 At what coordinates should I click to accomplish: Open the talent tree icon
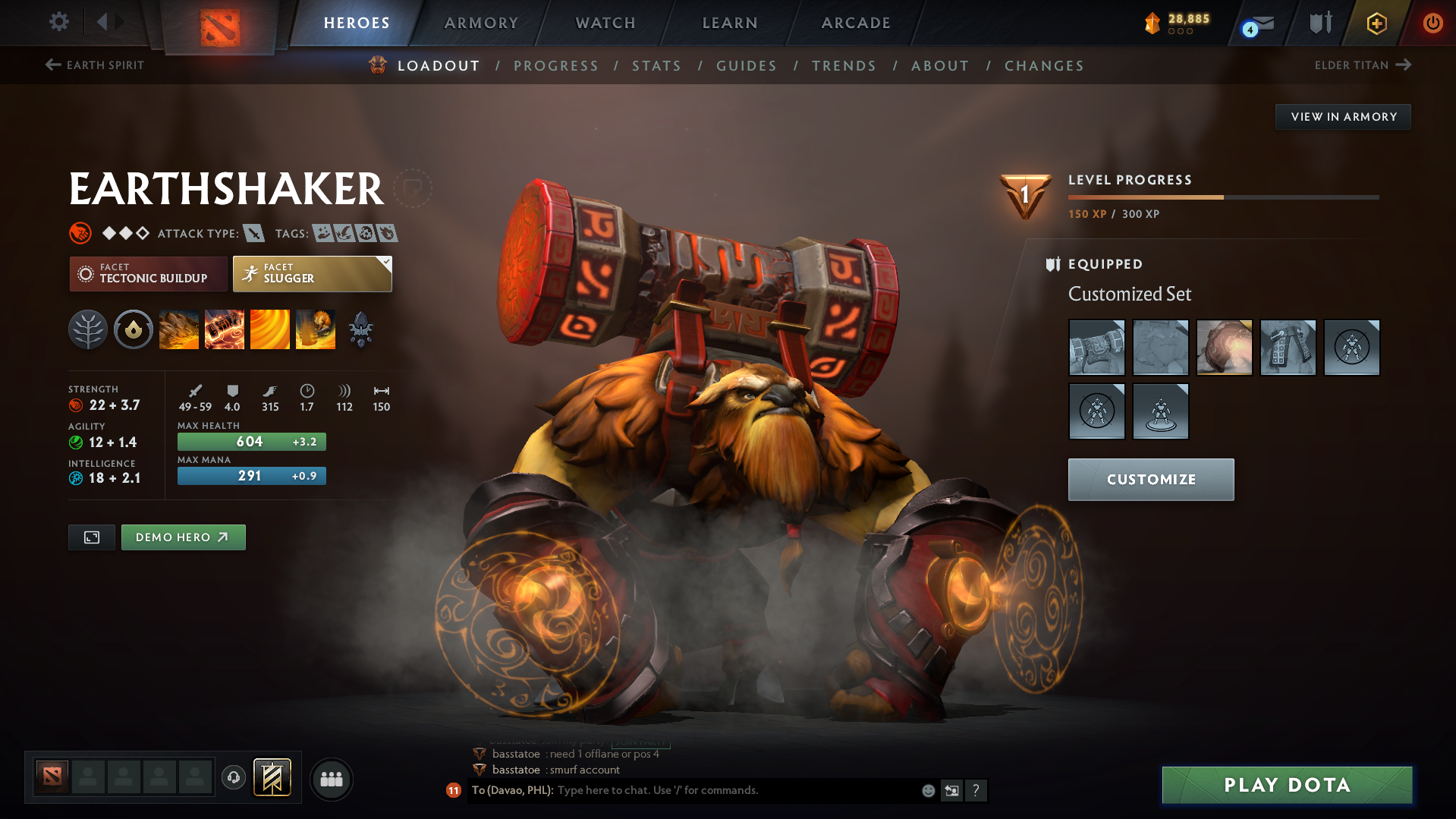pyautogui.click(x=88, y=329)
